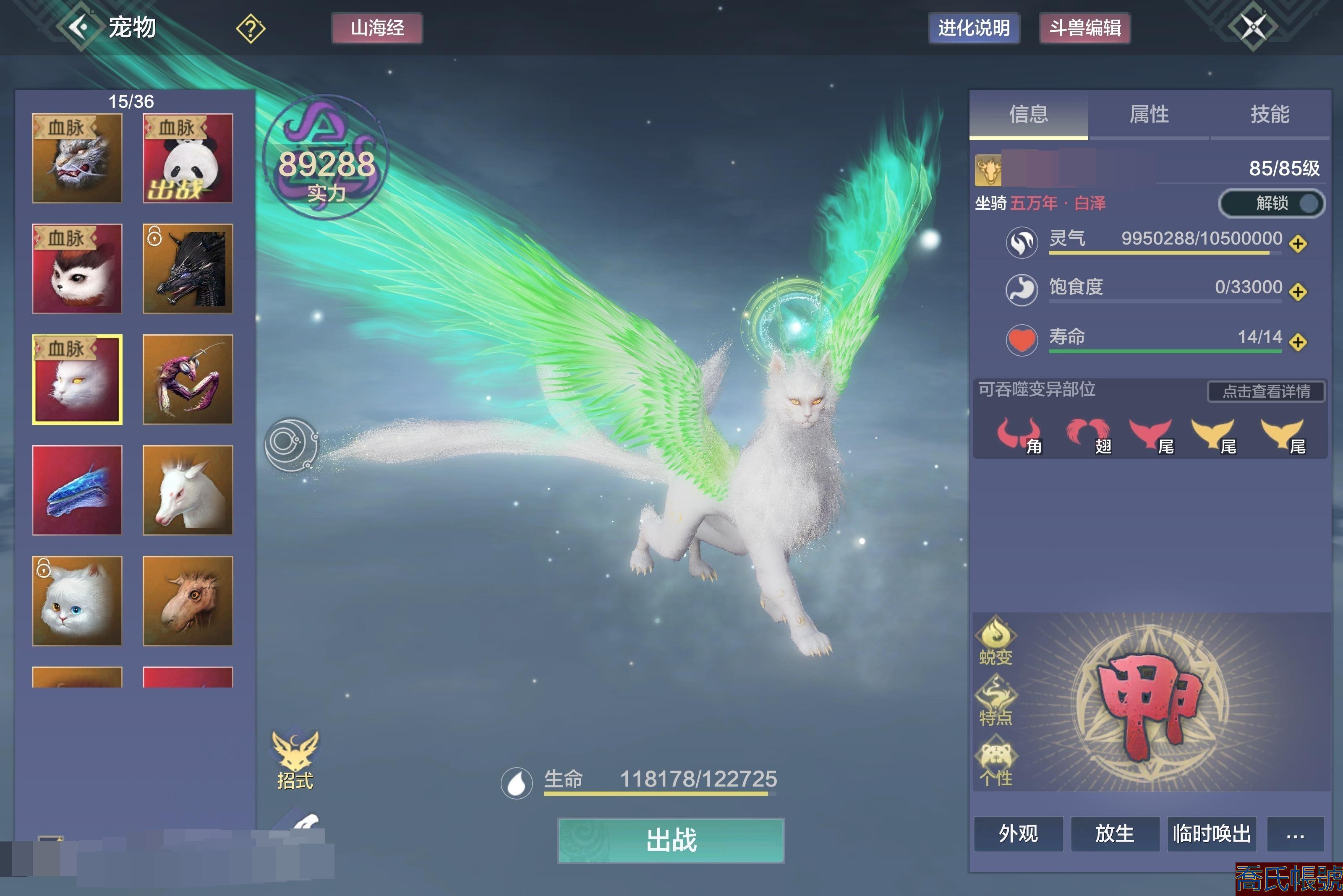This screenshot has width=1343, height=896.
Task: Add 饱食度 with the plus button
Action: (x=1298, y=292)
